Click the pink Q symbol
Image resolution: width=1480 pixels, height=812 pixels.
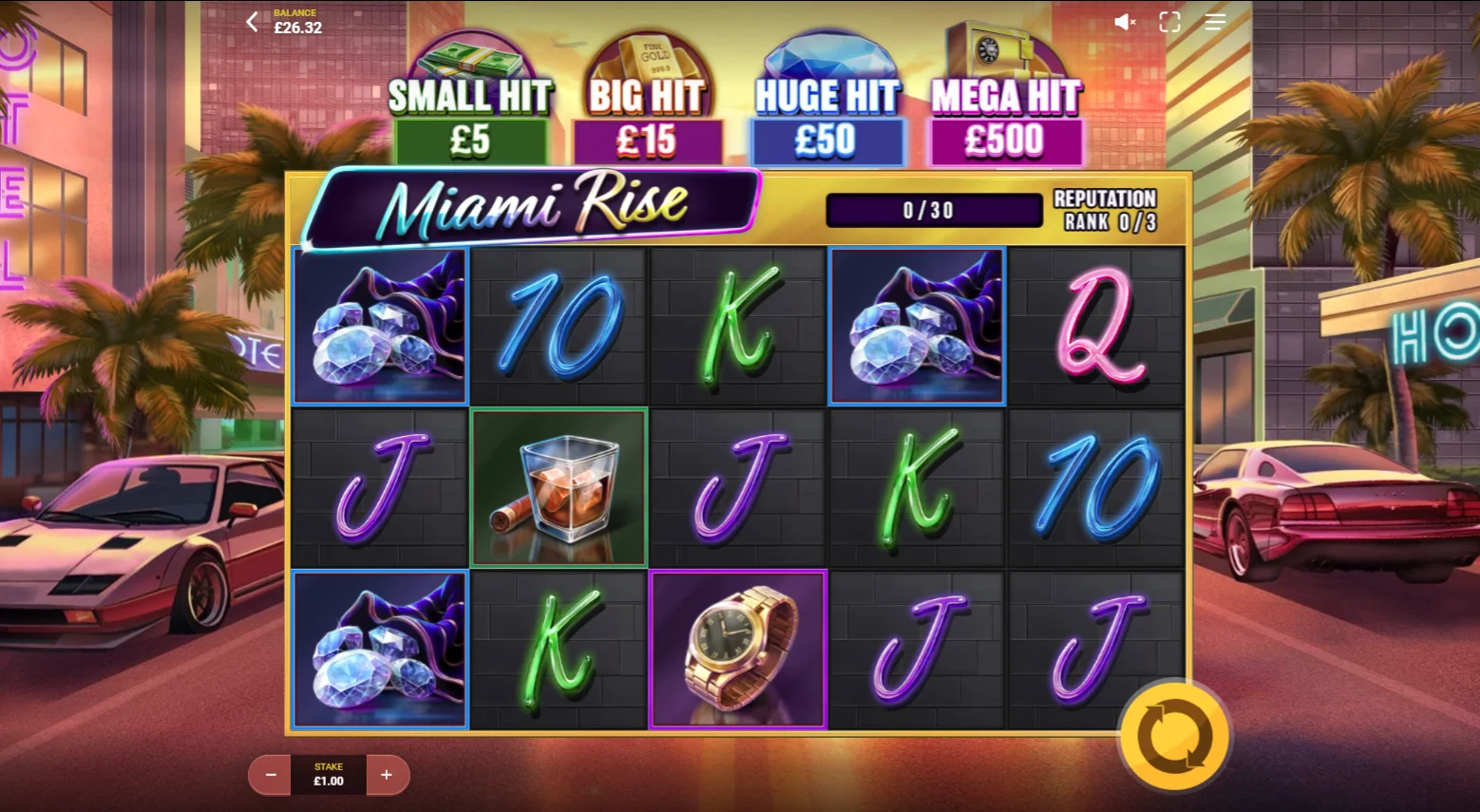point(1095,325)
